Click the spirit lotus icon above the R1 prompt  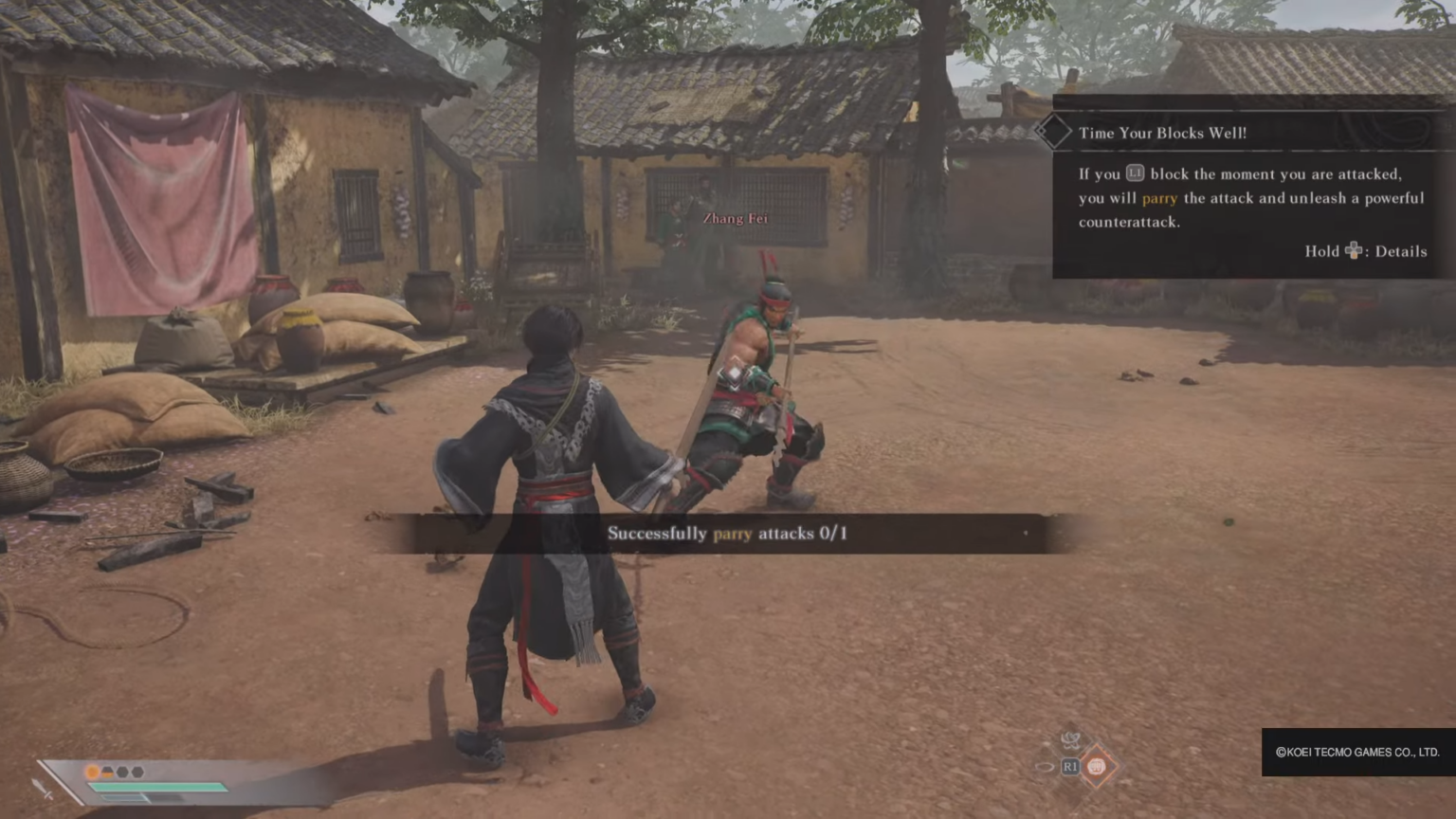tap(1071, 740)
